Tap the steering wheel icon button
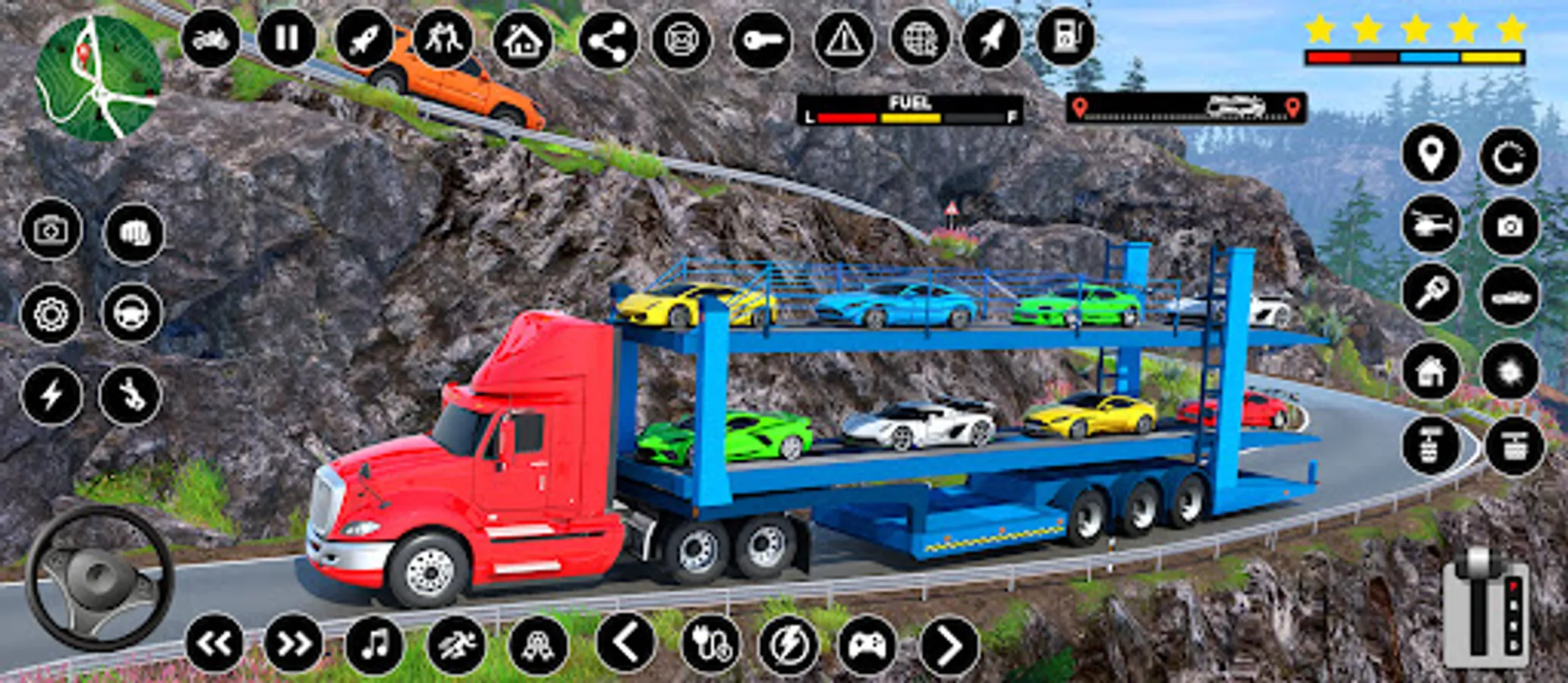 132,313
